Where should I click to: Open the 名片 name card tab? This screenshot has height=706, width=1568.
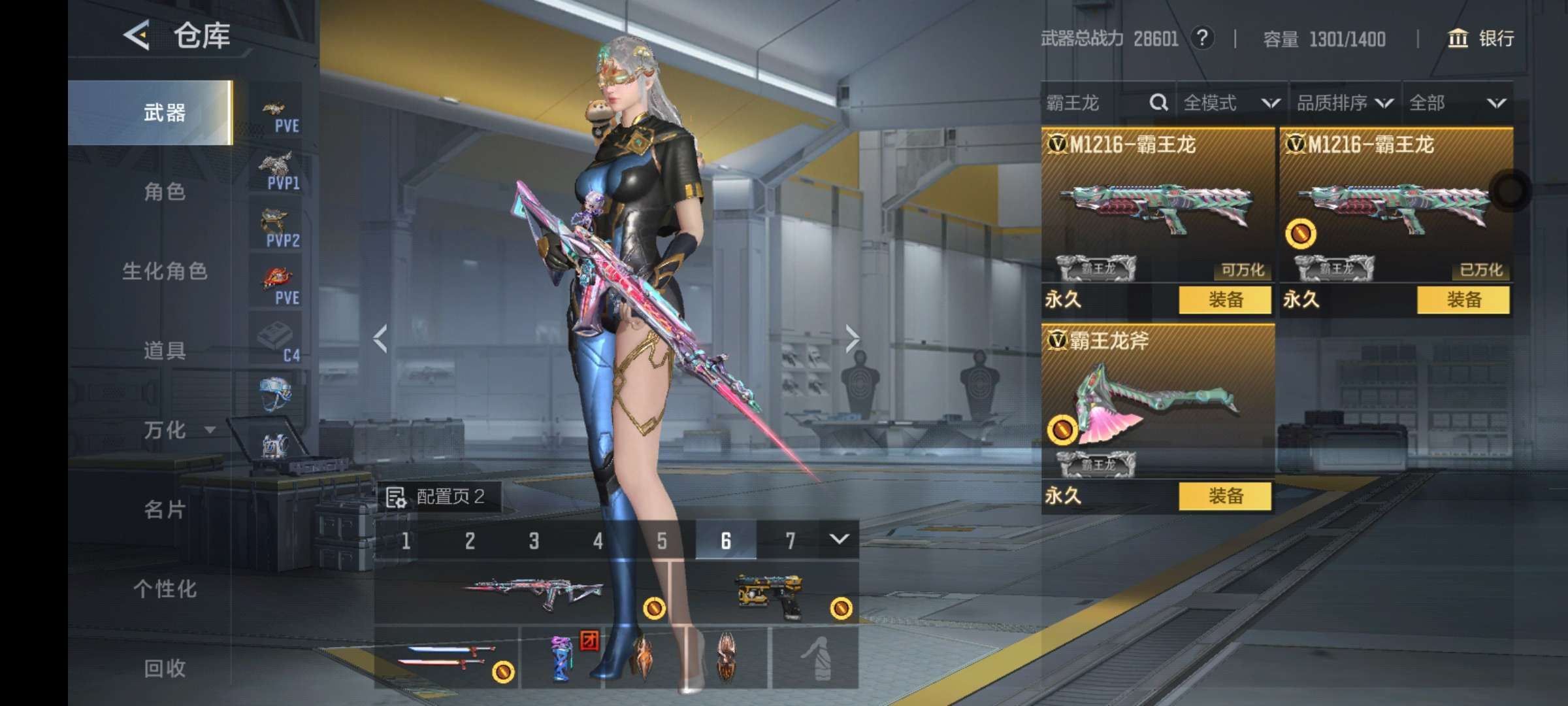tap(164, 510)
